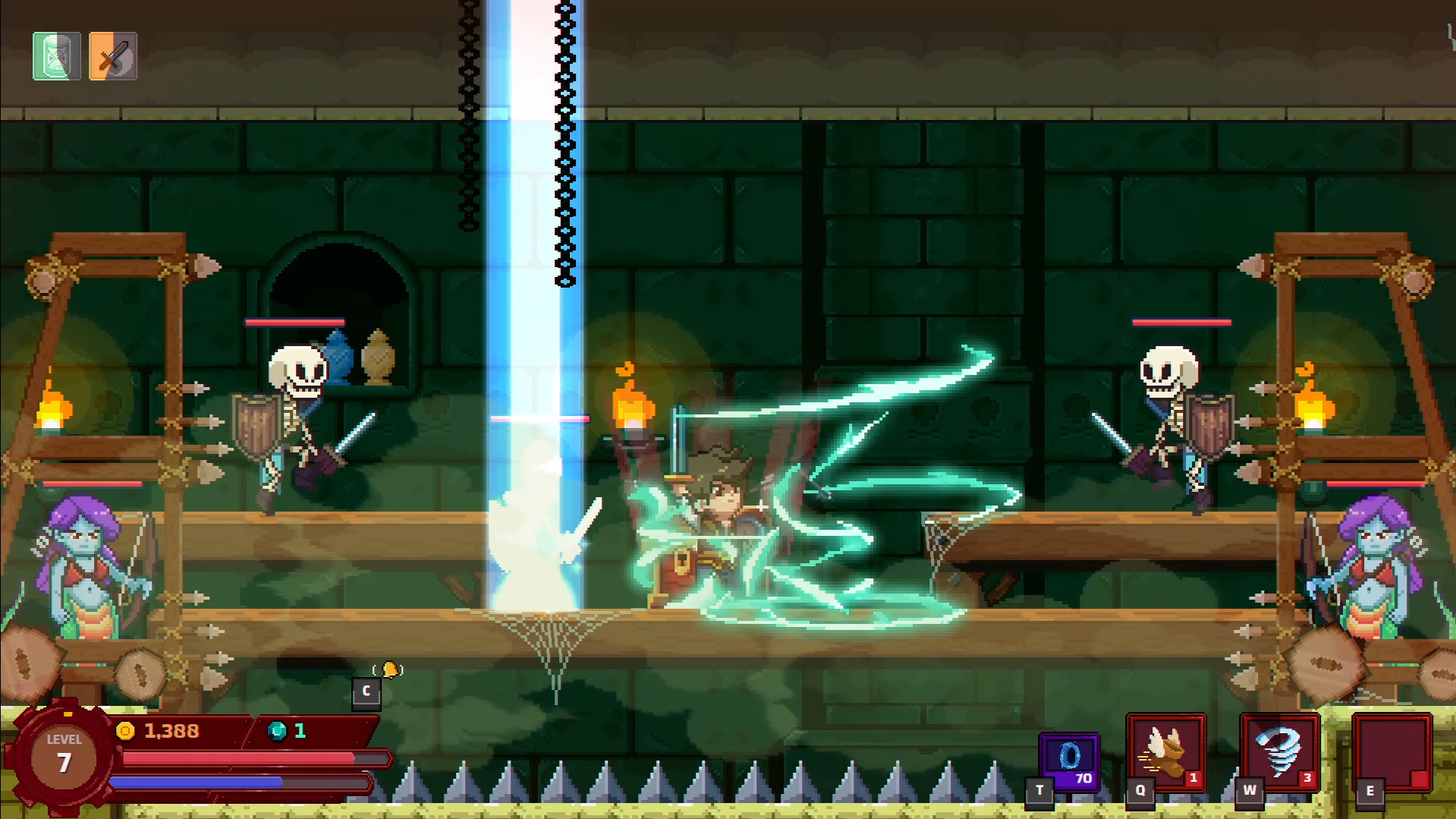The image size is (1456, 819).
Task: Select the hourglass ability icon top-left
Action: (55, 56)
